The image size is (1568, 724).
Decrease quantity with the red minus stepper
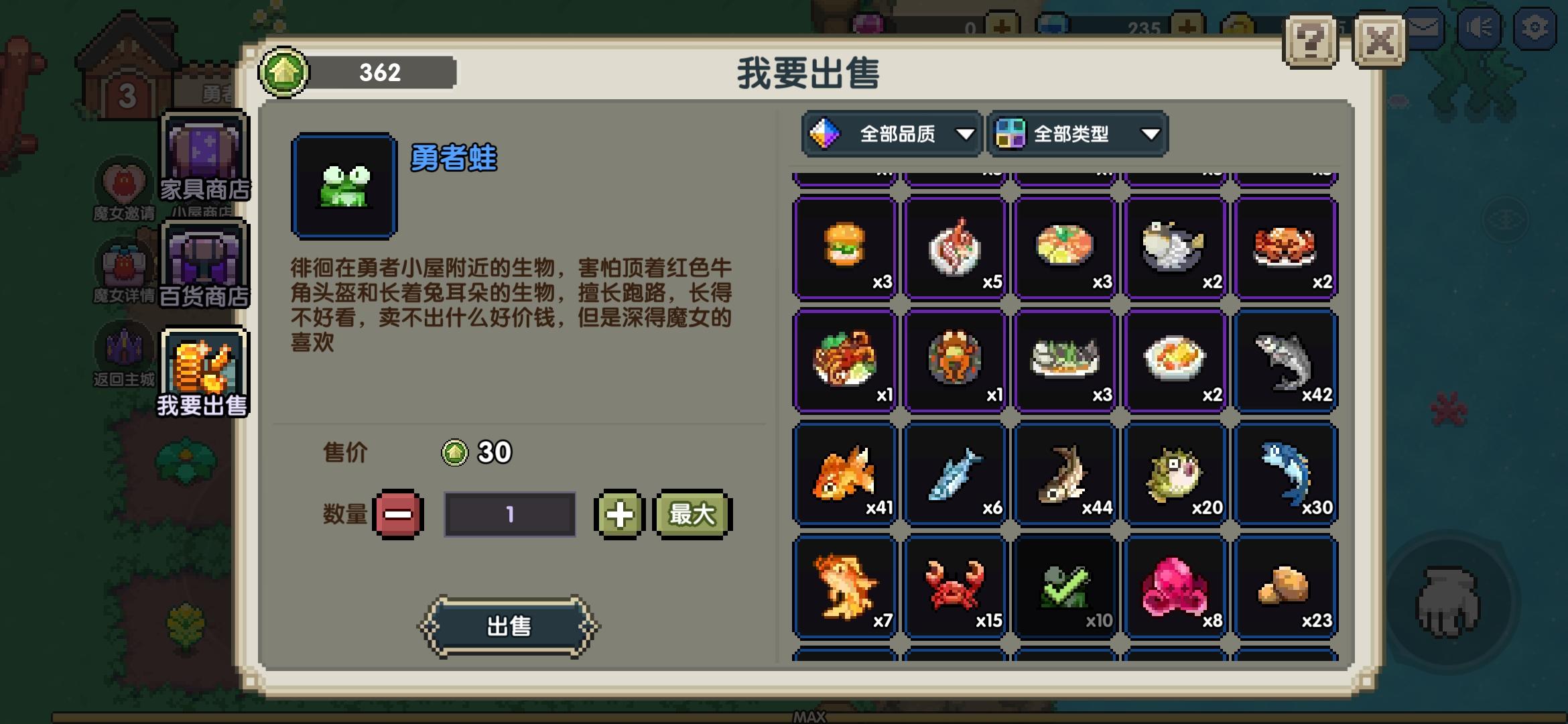397,515
